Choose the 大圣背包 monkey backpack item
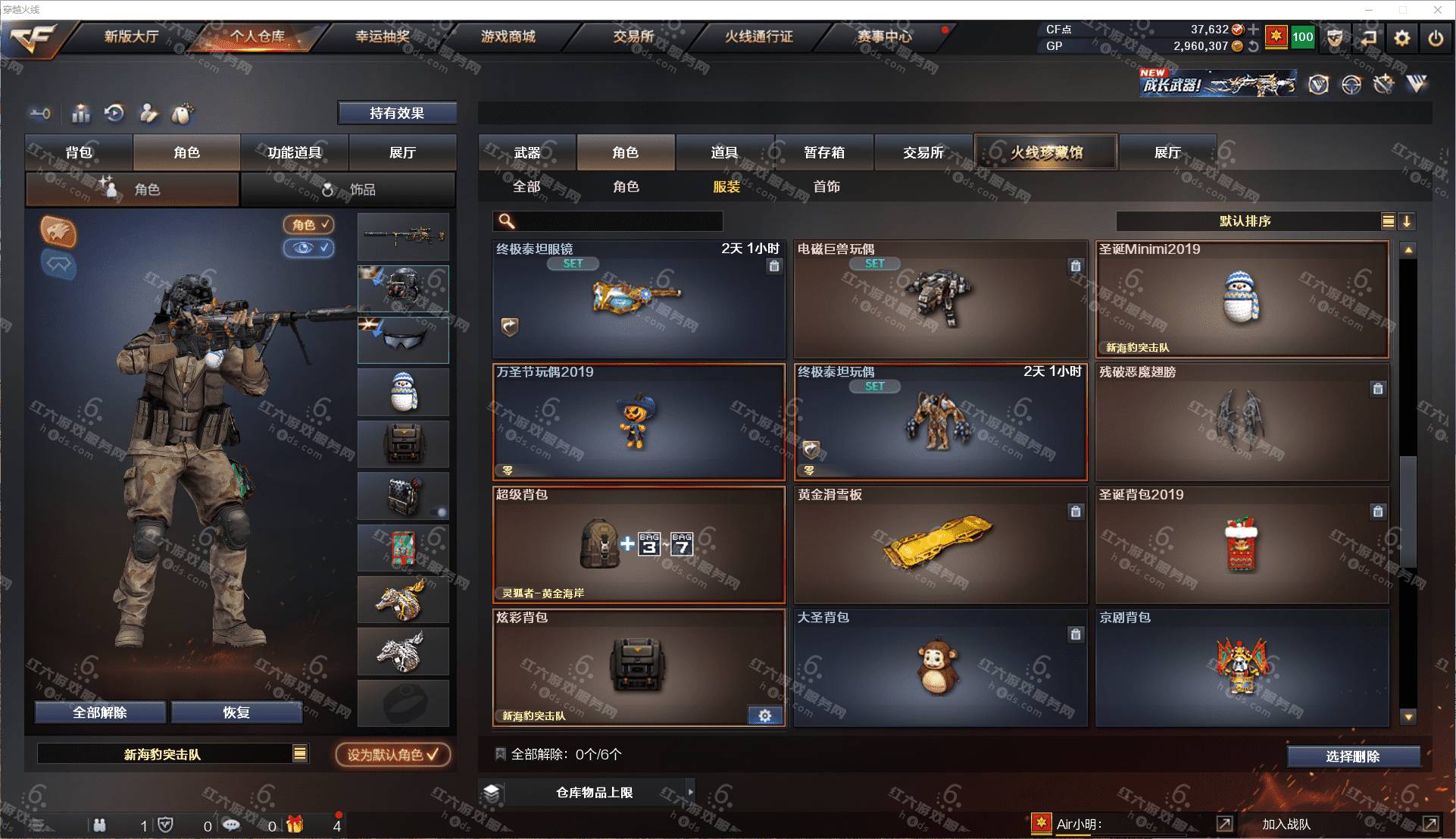 [940, 667]
